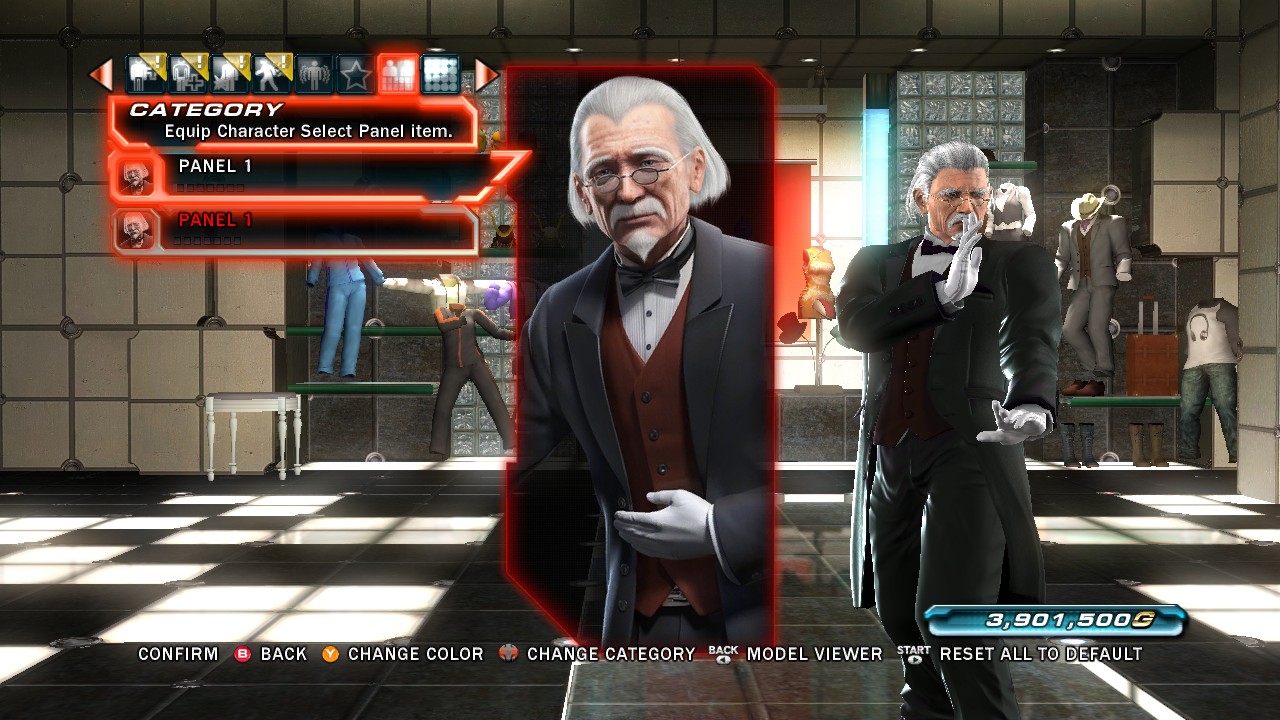
Task: Select the character select panel category icon
Action: coord(398,75)
